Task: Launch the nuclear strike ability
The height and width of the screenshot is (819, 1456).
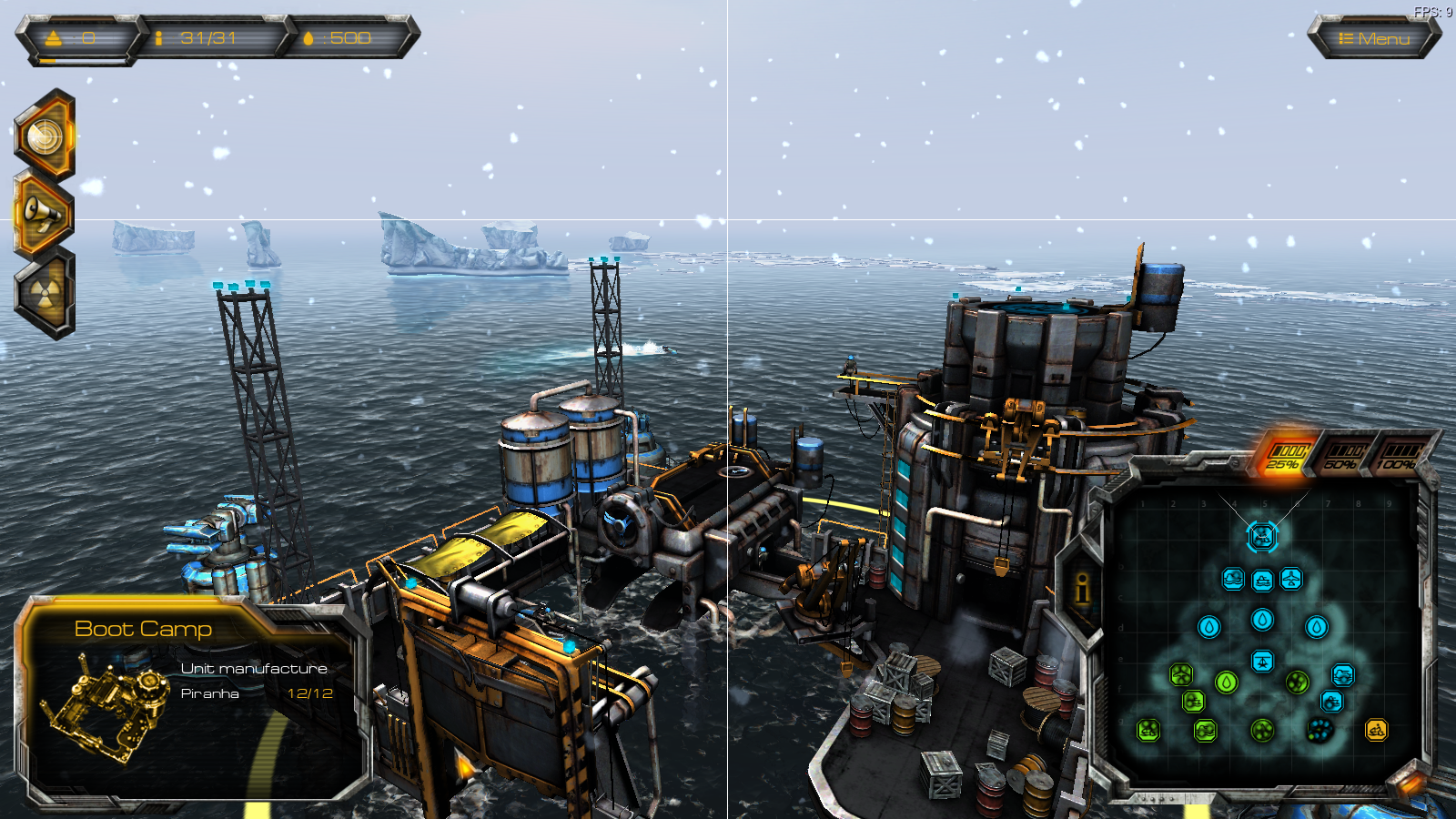Action: (x=45, y=293)
